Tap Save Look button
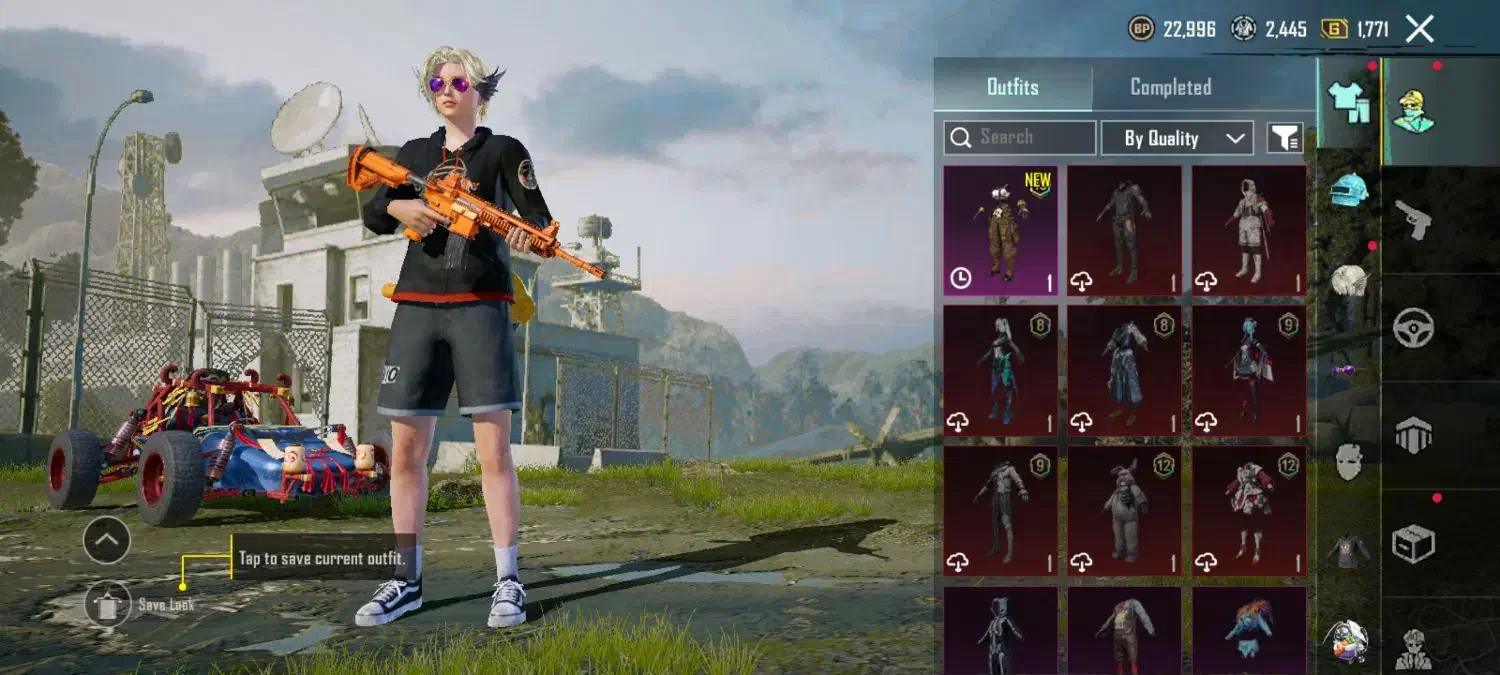 [108, 604]
